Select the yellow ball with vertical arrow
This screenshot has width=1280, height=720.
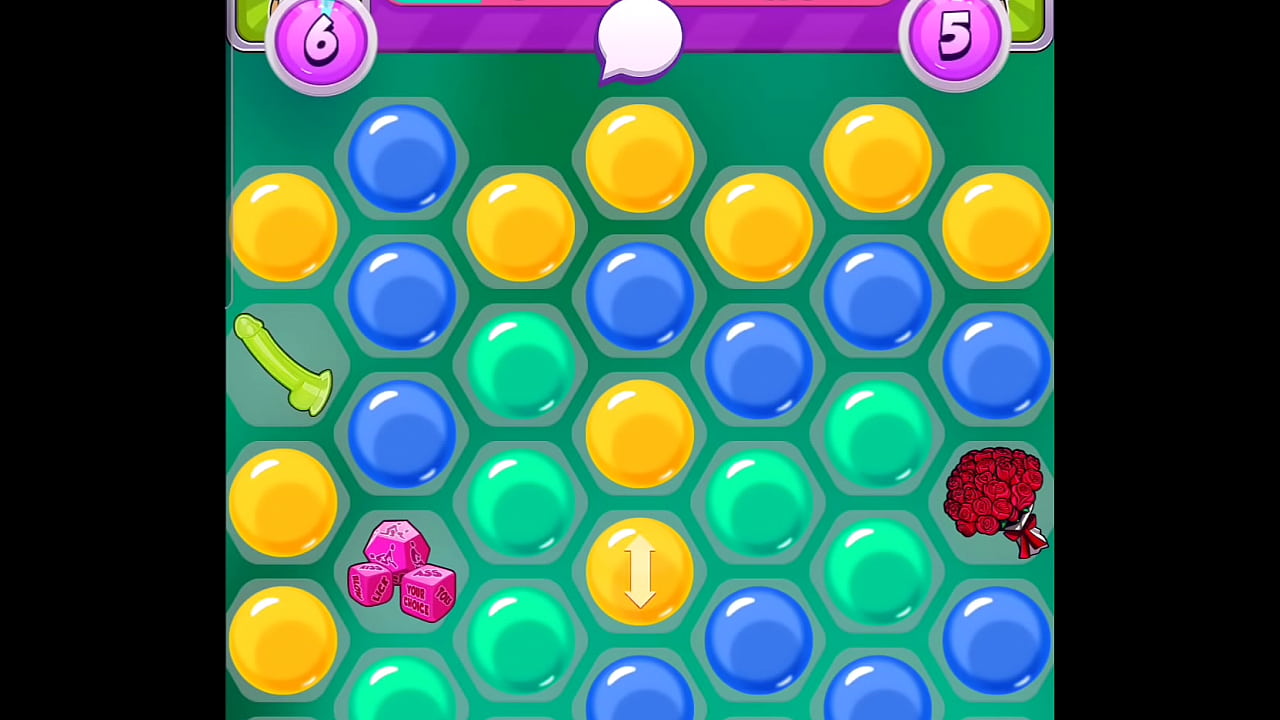(639, 572)
